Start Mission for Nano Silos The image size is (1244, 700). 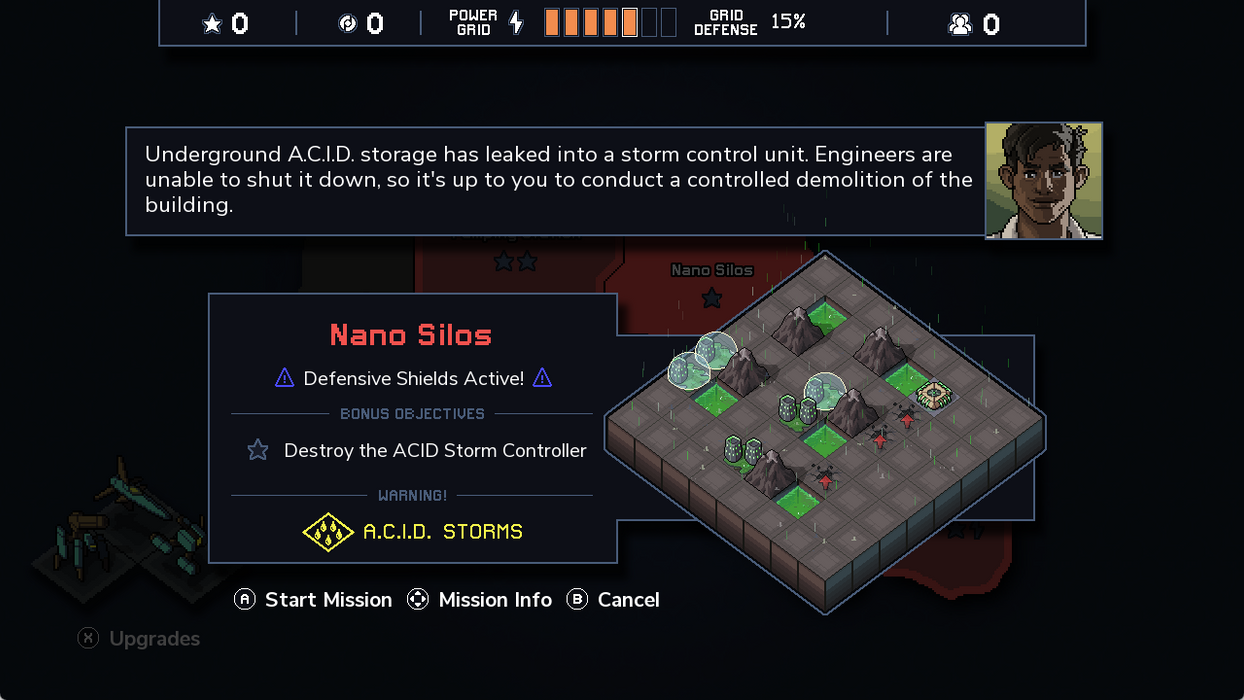tap(313, 600)
